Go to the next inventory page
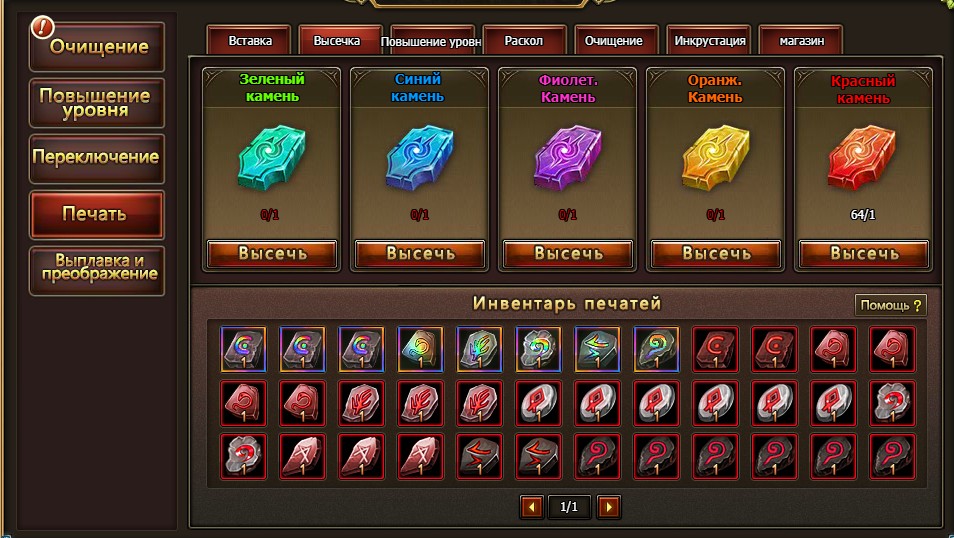This screenshot has height=538, width=954. pos(608,507)
